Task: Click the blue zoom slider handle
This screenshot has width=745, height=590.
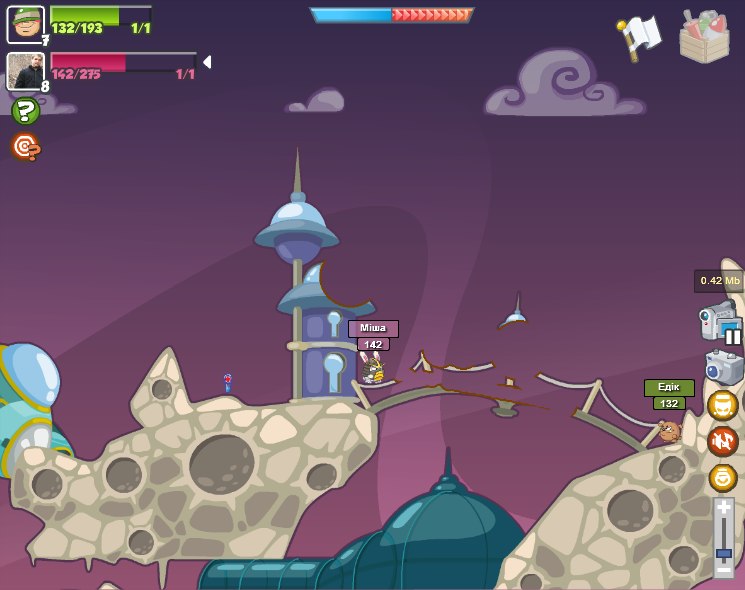Action: coord(724,552)
